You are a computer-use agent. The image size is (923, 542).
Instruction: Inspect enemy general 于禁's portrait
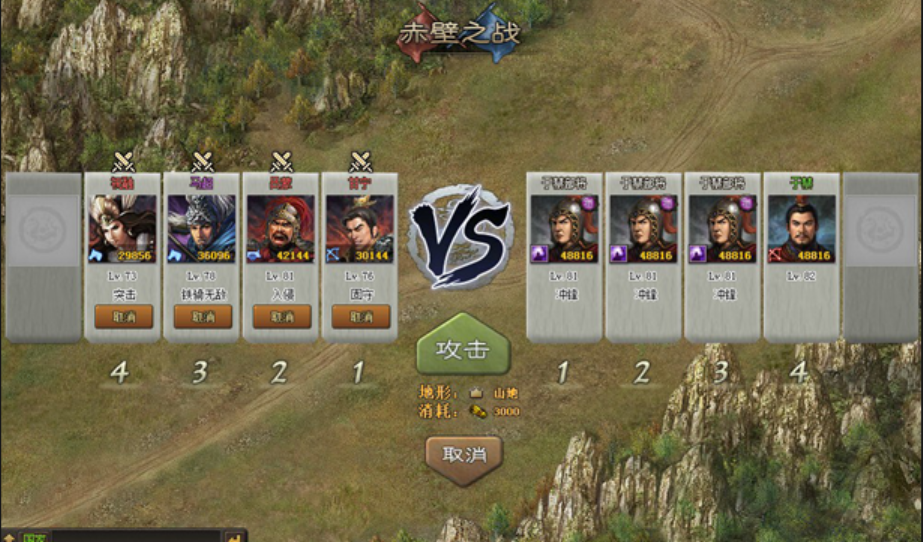tap(802, 228)
